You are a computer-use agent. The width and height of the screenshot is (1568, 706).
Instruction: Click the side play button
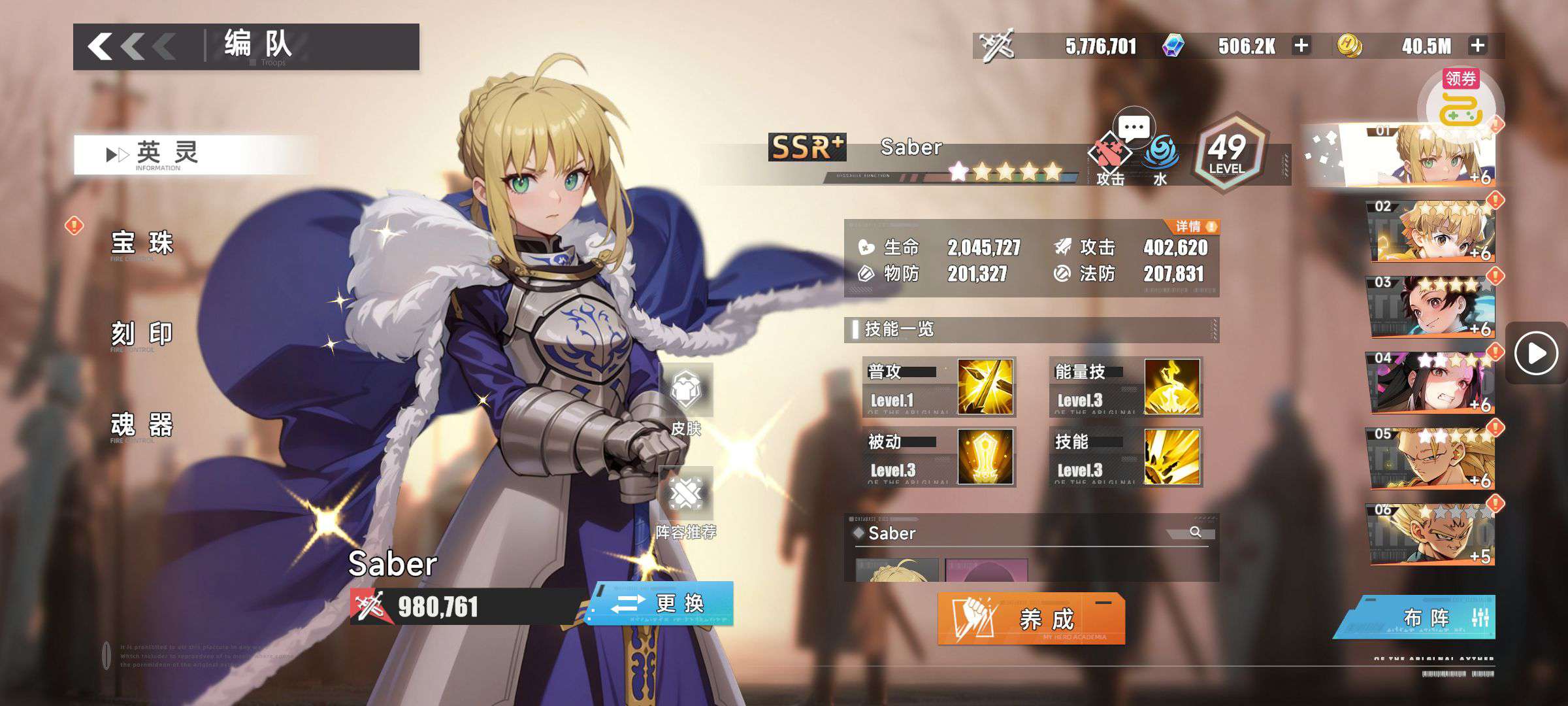[x=1536, y=354]
